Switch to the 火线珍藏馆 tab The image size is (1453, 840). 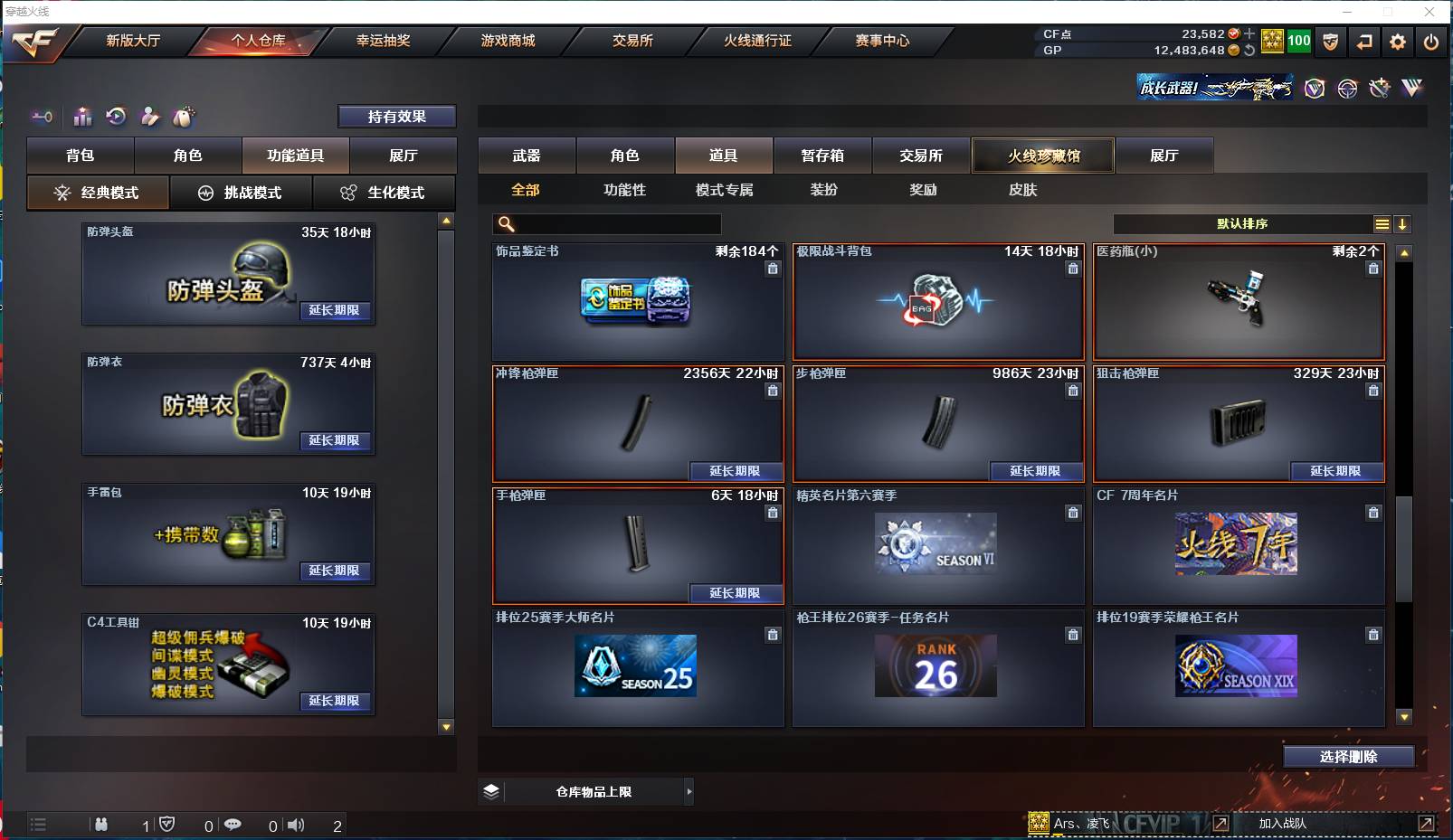coord(1043,155)
